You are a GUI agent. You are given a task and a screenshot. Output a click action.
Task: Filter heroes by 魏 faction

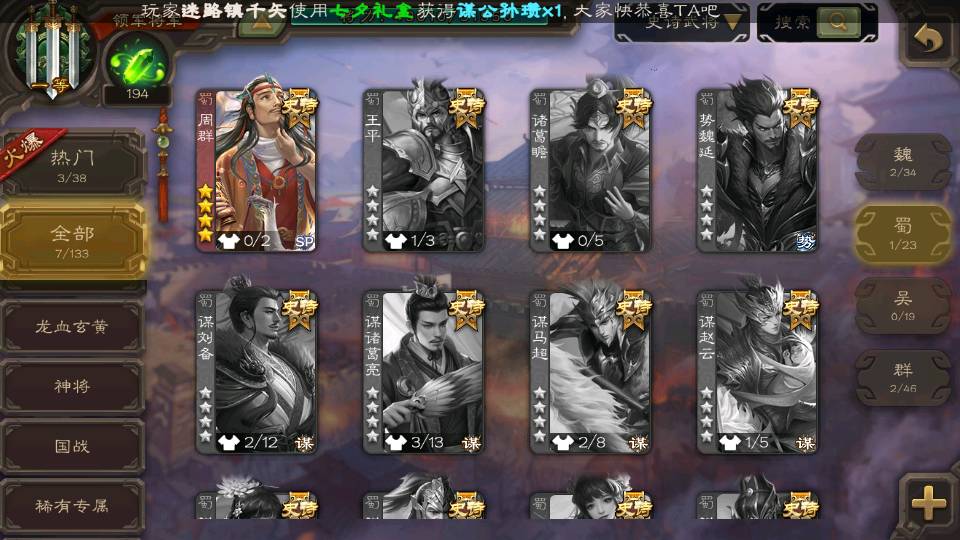pos(903,160)
